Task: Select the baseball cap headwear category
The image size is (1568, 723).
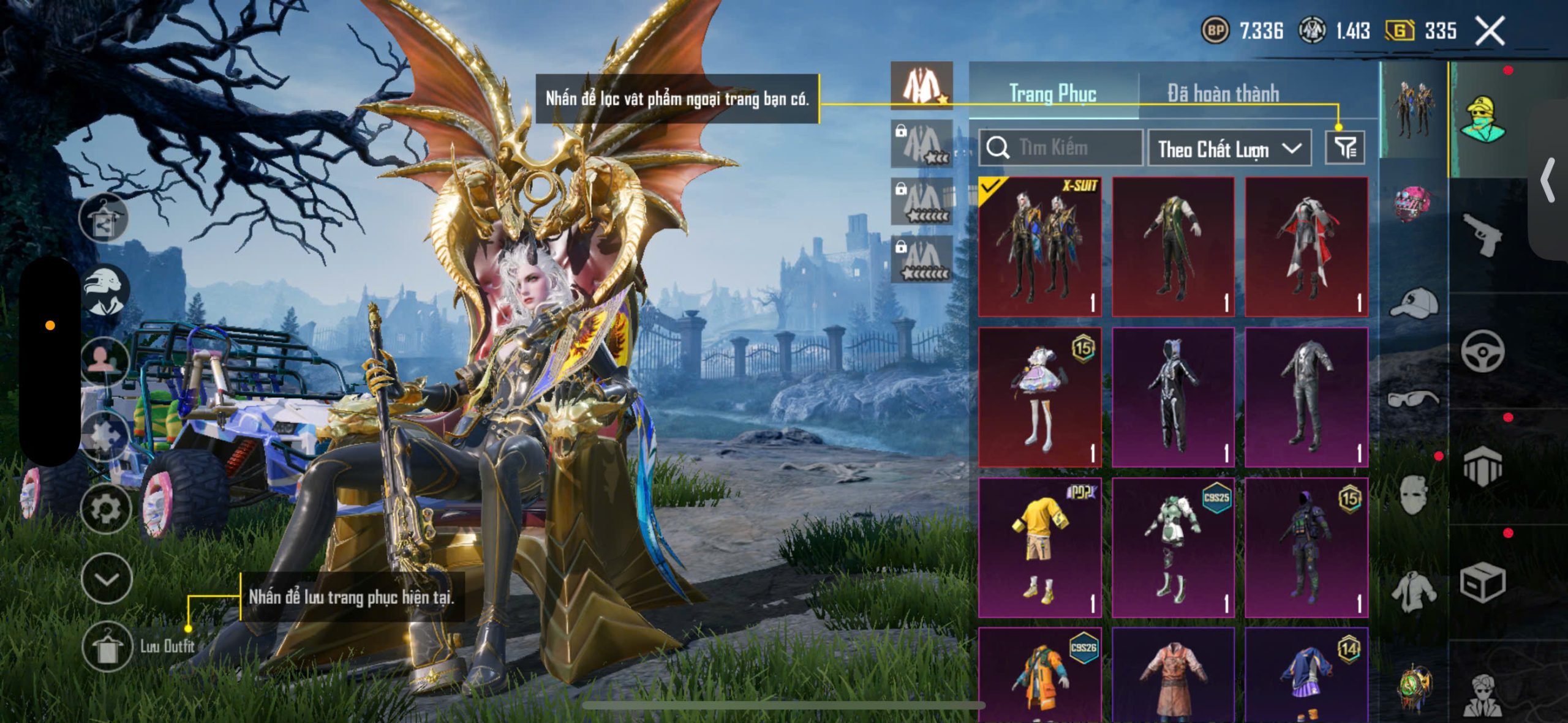Action: coord(1414,302)
